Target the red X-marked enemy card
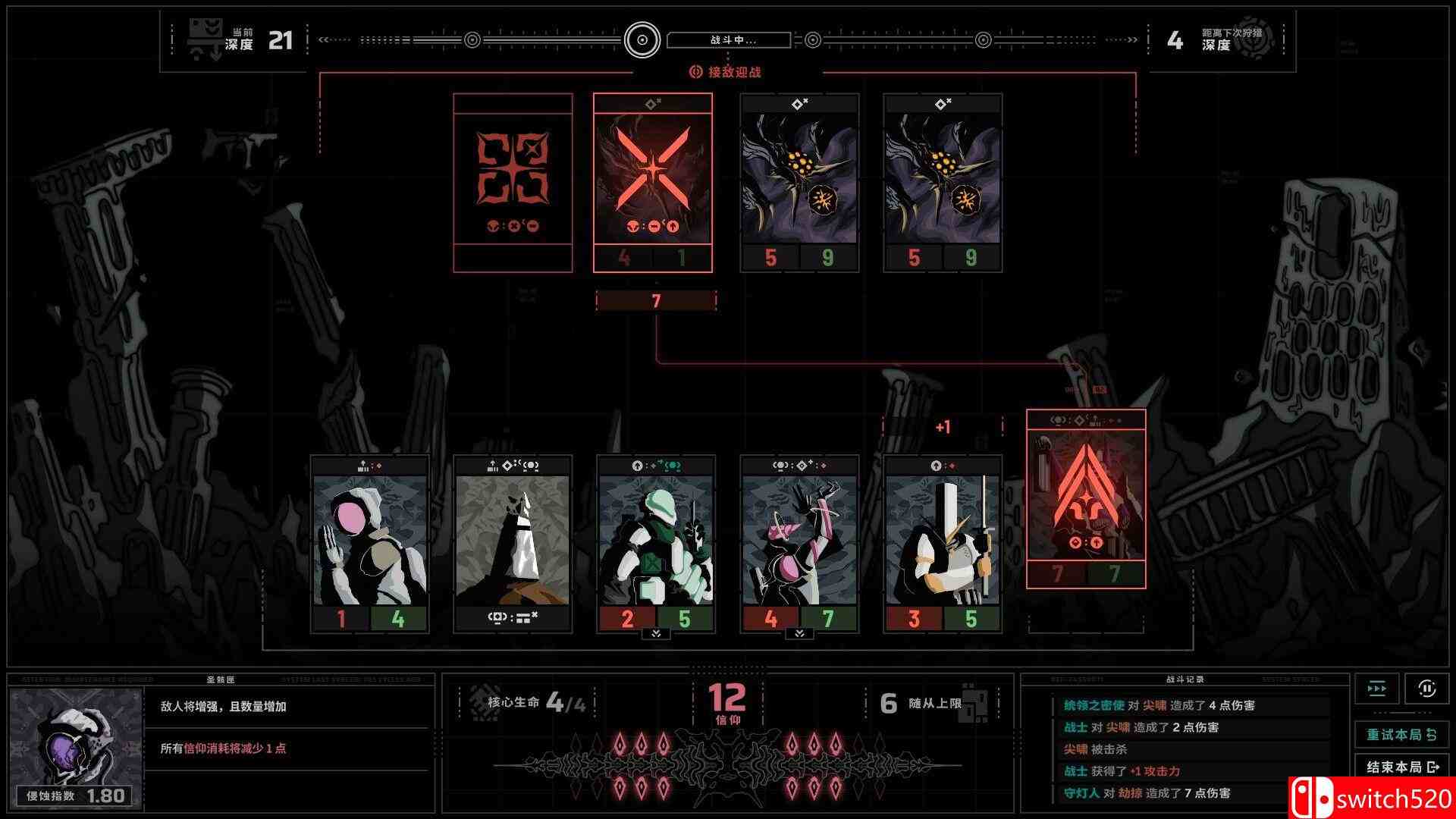This screenshot has height=819, width=1456. click(x=653, y=183)
